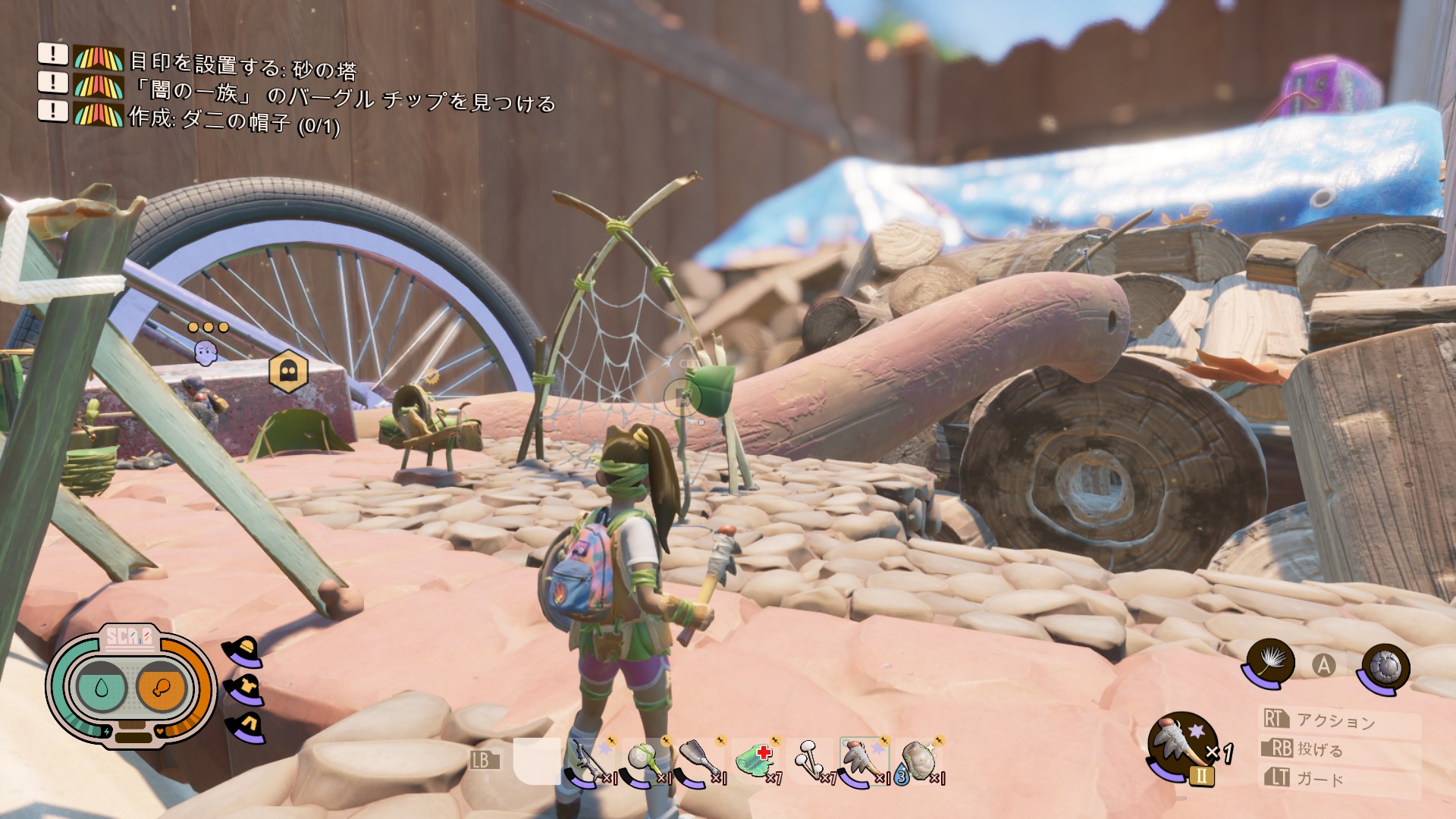The image size is (1456, 819).
Task: Select the 砂の塔 landmark quest objective
Action: (243, 67)
